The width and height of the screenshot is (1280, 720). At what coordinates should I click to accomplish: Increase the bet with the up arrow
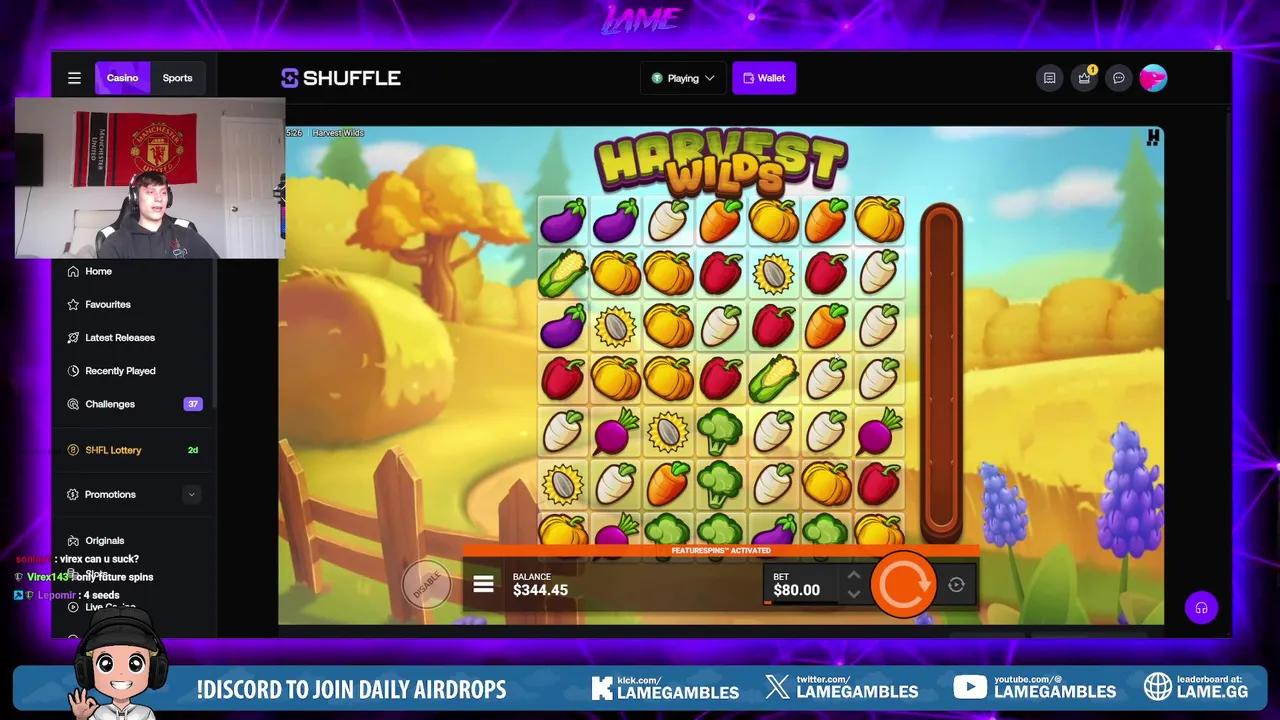click(x=854, y=575)
